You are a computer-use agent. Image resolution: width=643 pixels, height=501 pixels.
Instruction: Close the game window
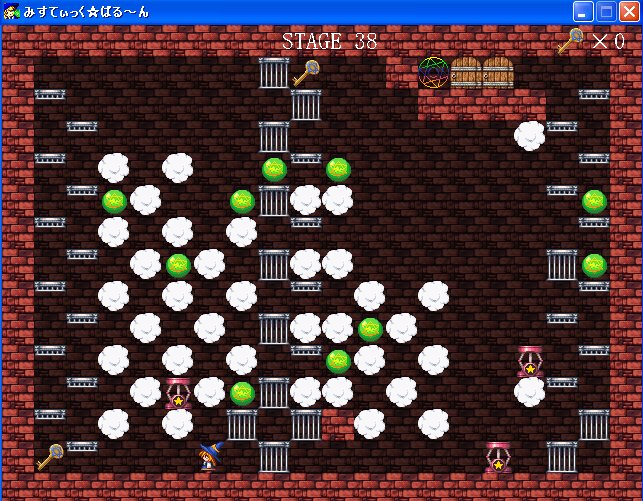(629, 12)
